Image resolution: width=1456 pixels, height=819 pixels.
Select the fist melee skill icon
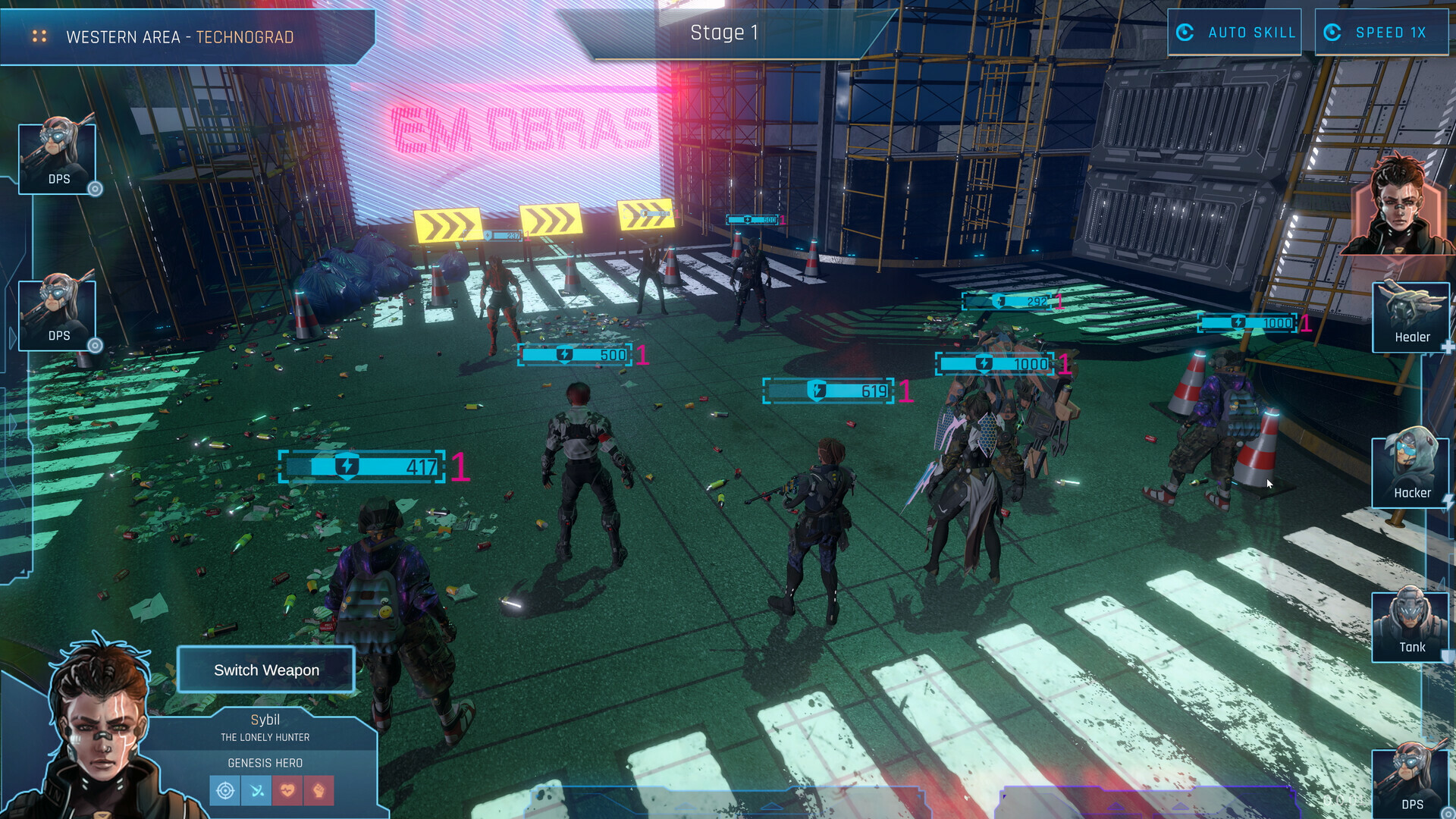318,790
